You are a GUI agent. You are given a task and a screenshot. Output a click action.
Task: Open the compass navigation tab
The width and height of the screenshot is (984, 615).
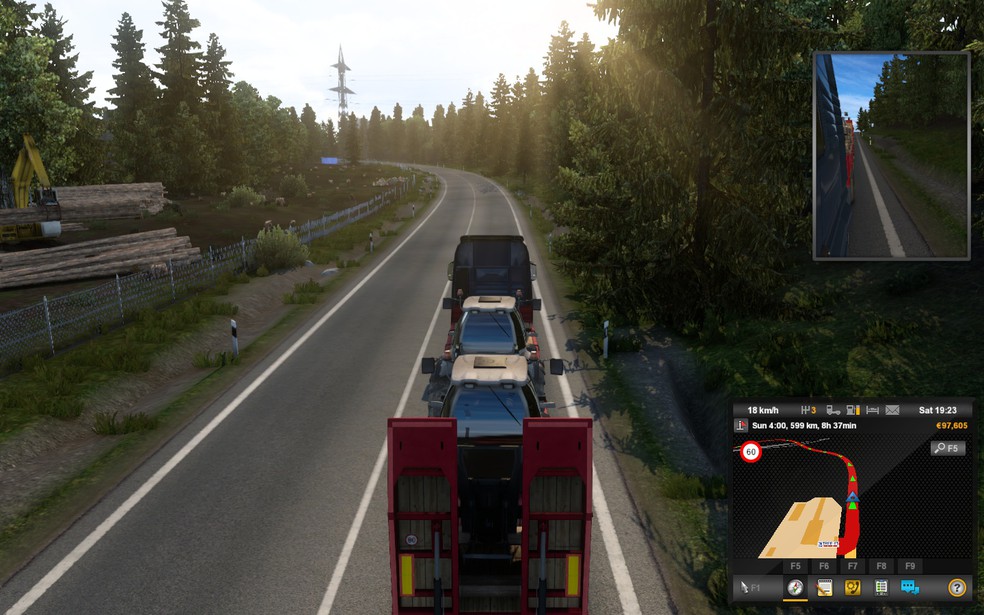click(x=795, y=588)
